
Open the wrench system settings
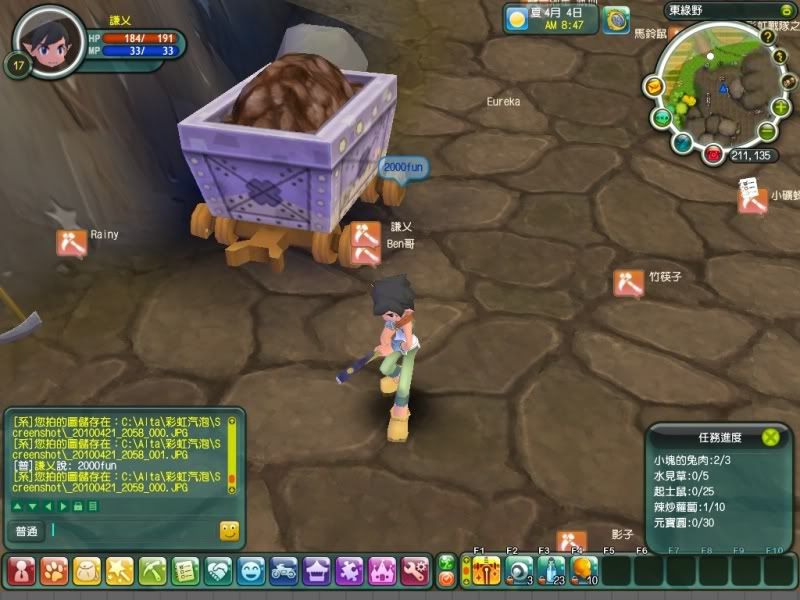coord(415,571)
